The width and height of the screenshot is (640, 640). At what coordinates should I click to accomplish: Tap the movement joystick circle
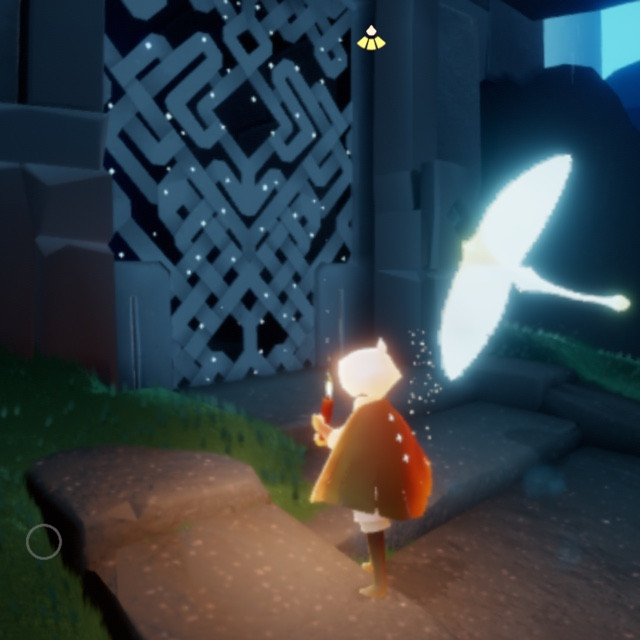43,542
